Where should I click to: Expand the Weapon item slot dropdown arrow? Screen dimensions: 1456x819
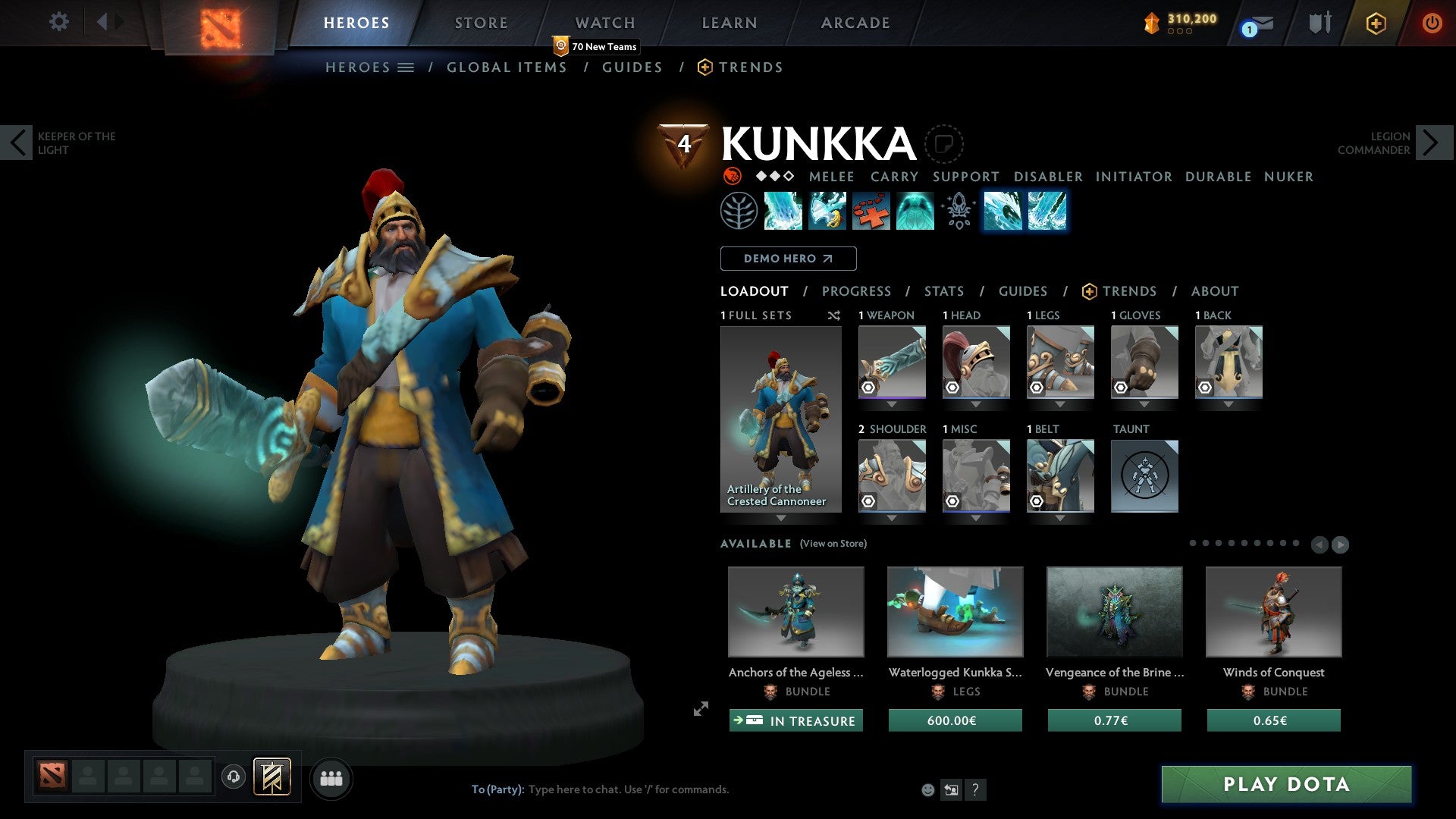click(892, 404)
